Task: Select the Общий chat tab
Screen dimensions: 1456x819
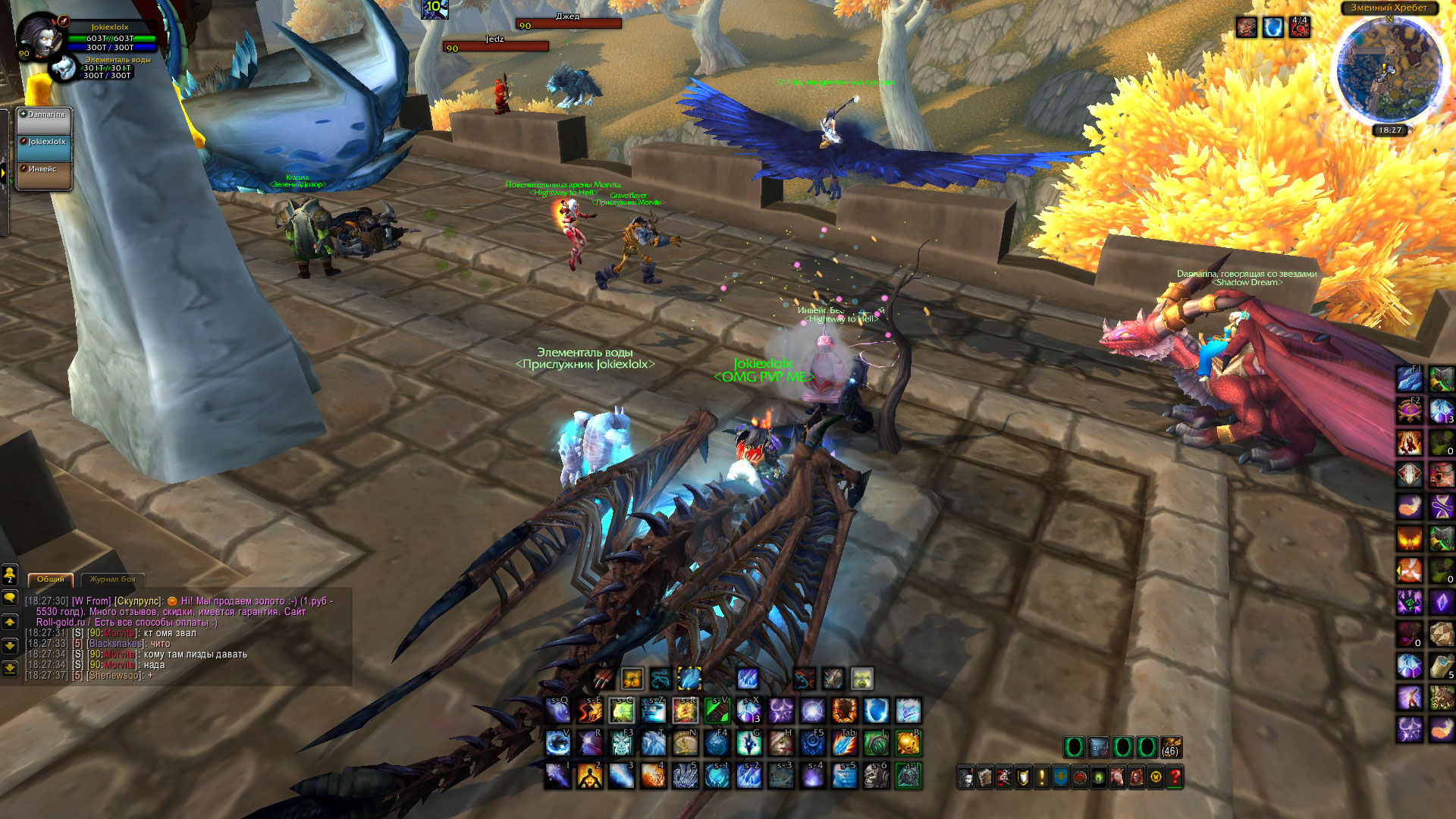Action: click(51, 579)
